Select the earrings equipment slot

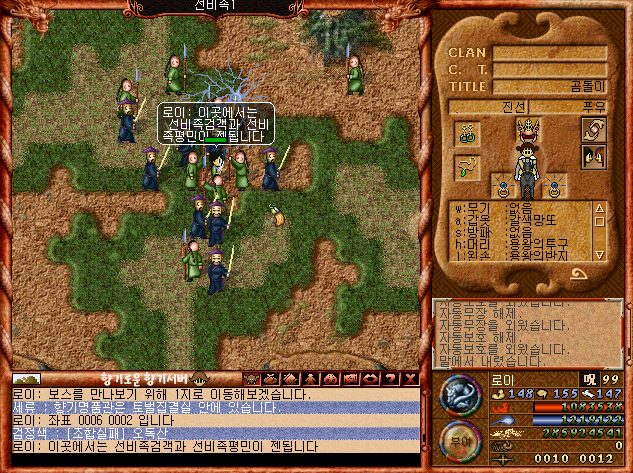coord(468,133)
